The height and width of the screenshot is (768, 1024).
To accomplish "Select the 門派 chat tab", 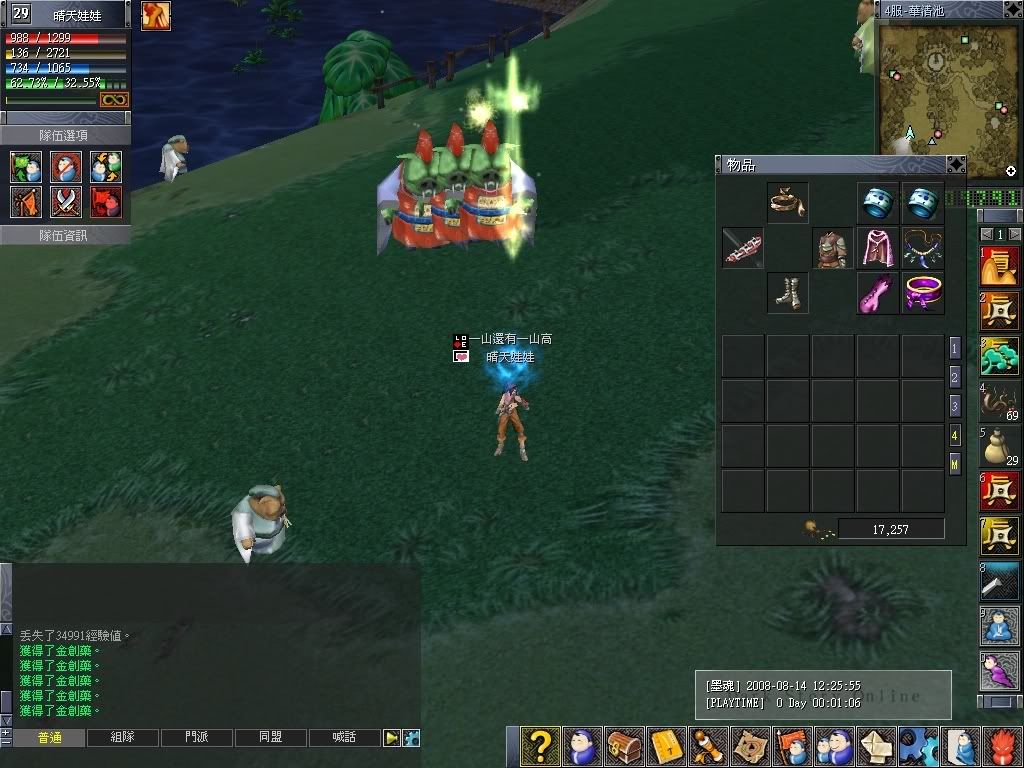I will click(196, 738).
